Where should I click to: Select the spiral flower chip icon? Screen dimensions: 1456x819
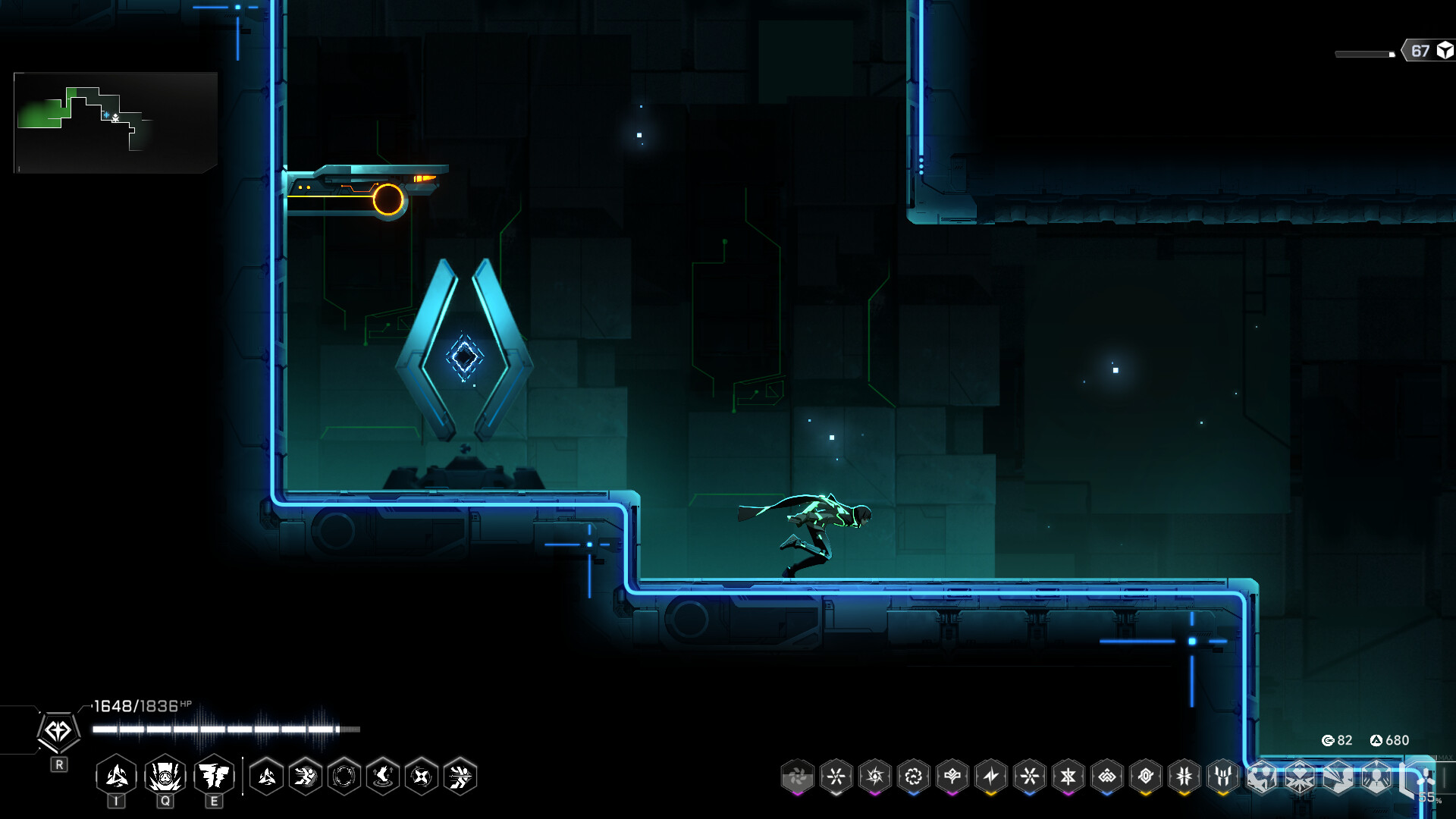(913, 777)
